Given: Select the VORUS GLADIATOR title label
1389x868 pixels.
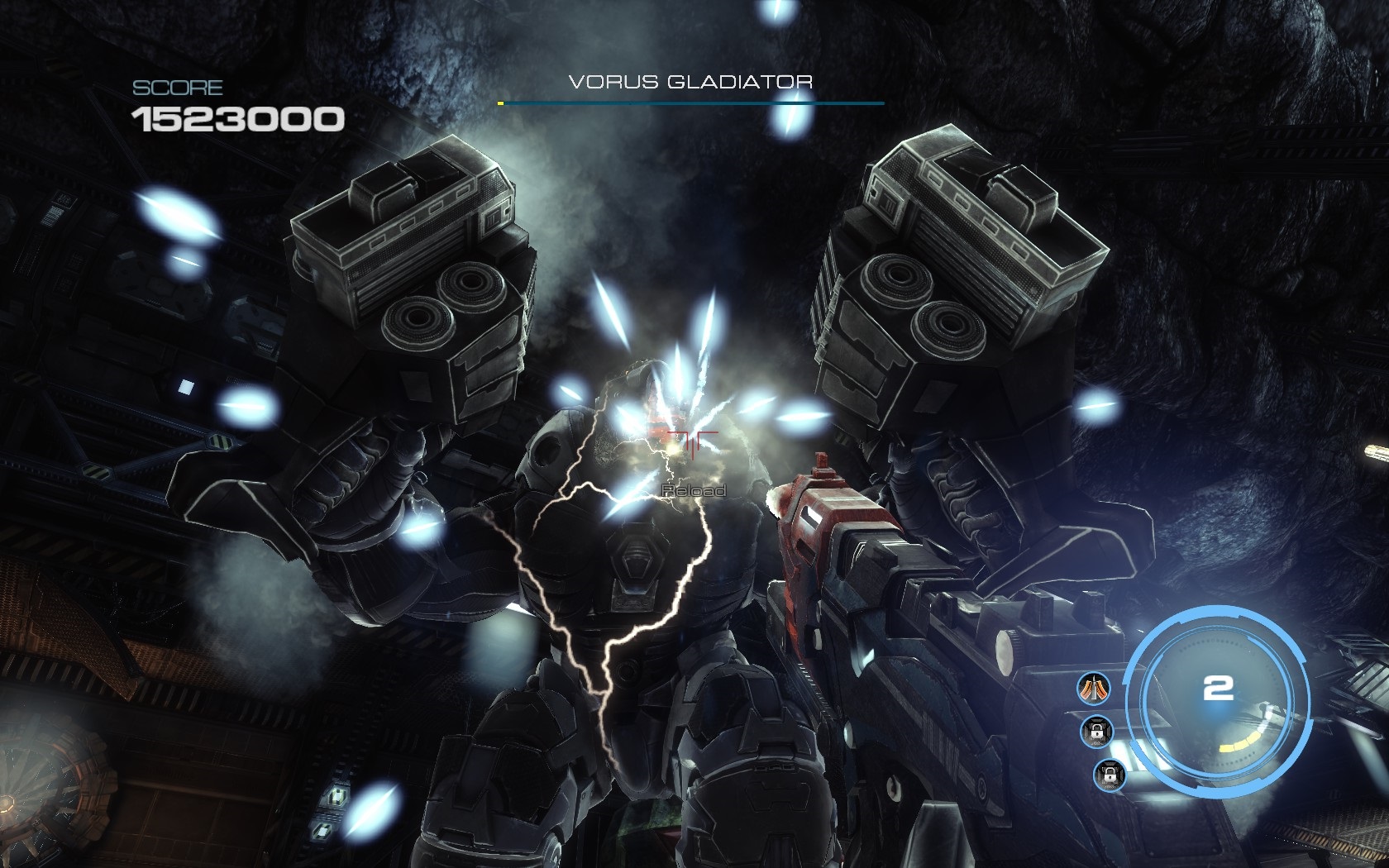Looking at the screenshot, I should pos(693,82).
